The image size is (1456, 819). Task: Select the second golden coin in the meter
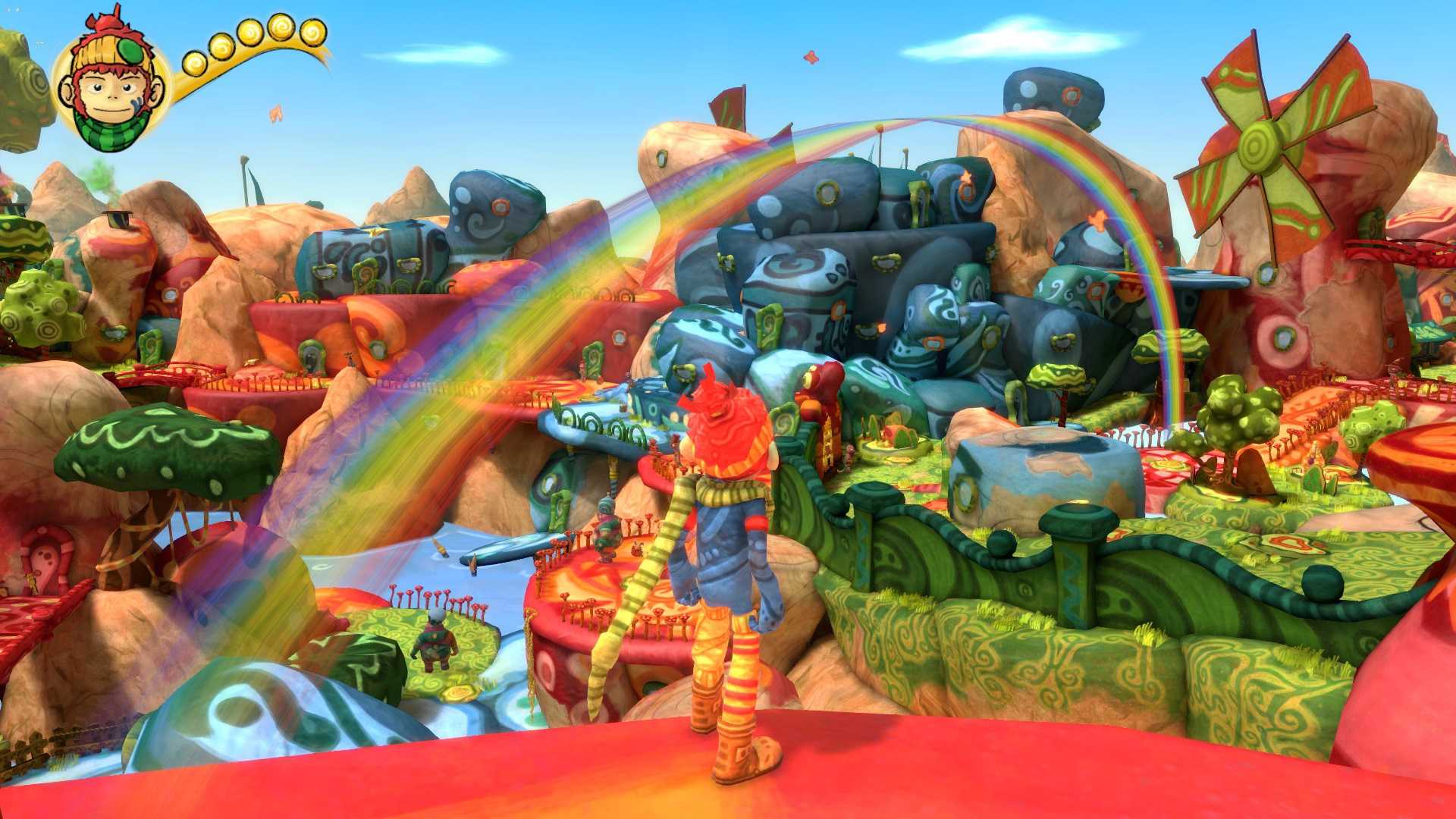tap(222, 46)
